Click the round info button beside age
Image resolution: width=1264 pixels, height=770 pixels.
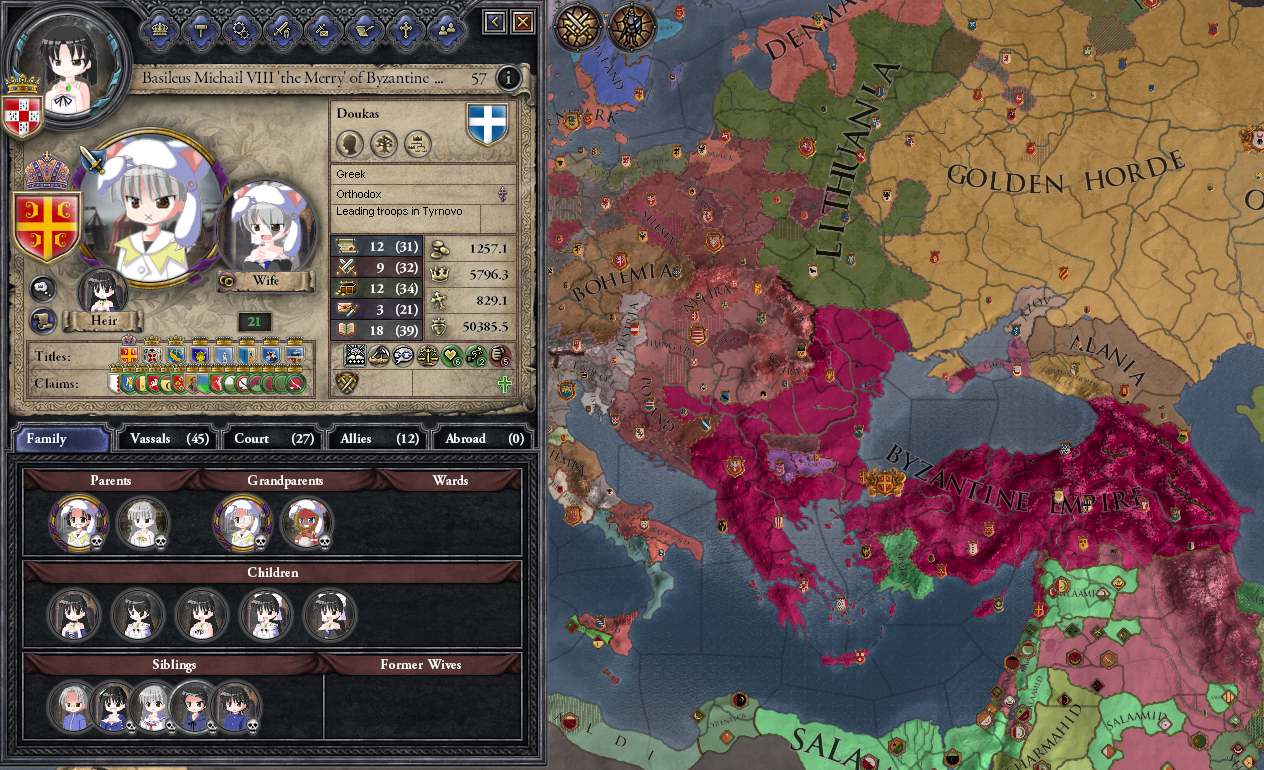point(508,78)
